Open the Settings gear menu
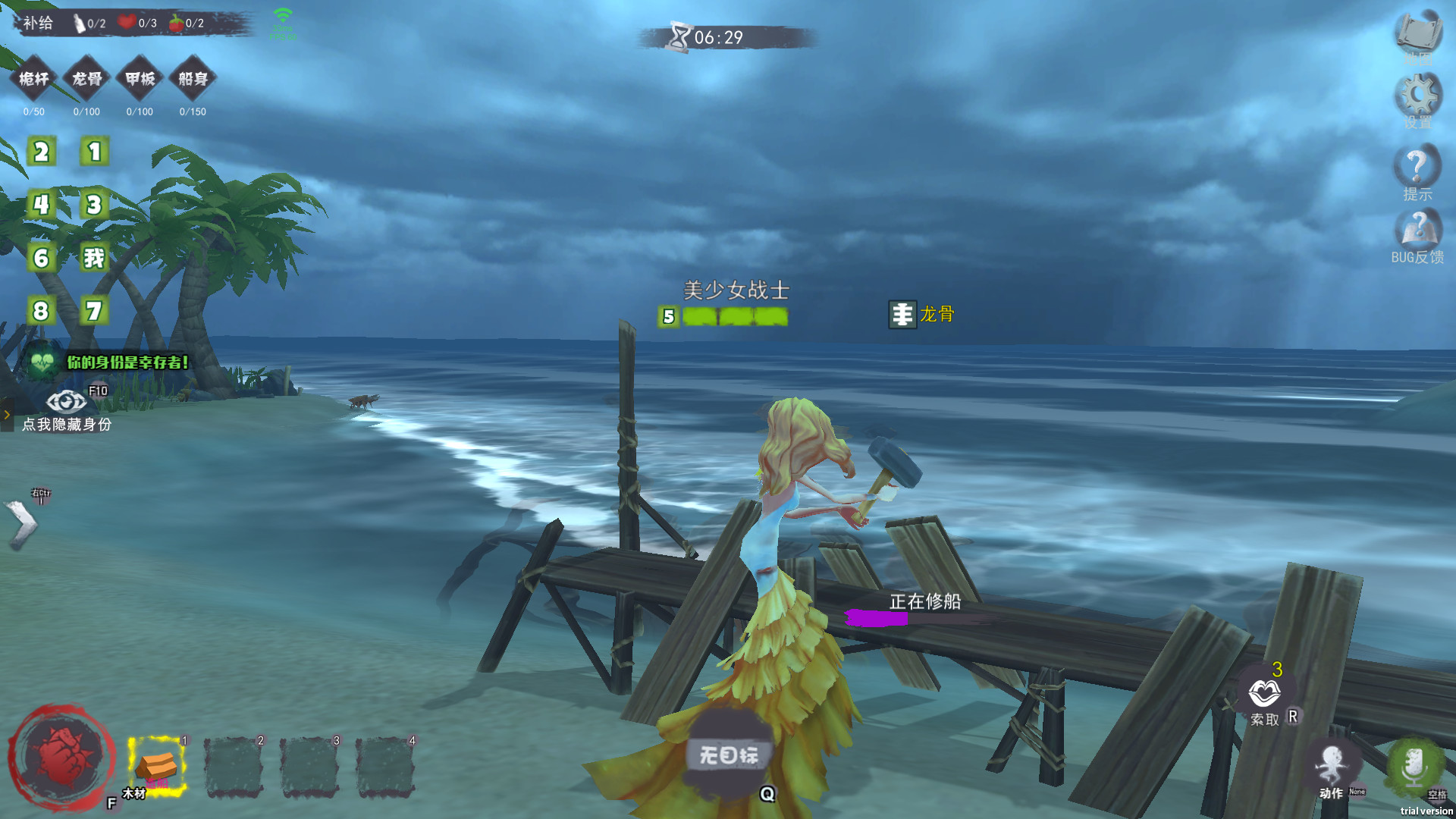The width and height of the screenshot is (1456, 819). tap(1417, 97)
